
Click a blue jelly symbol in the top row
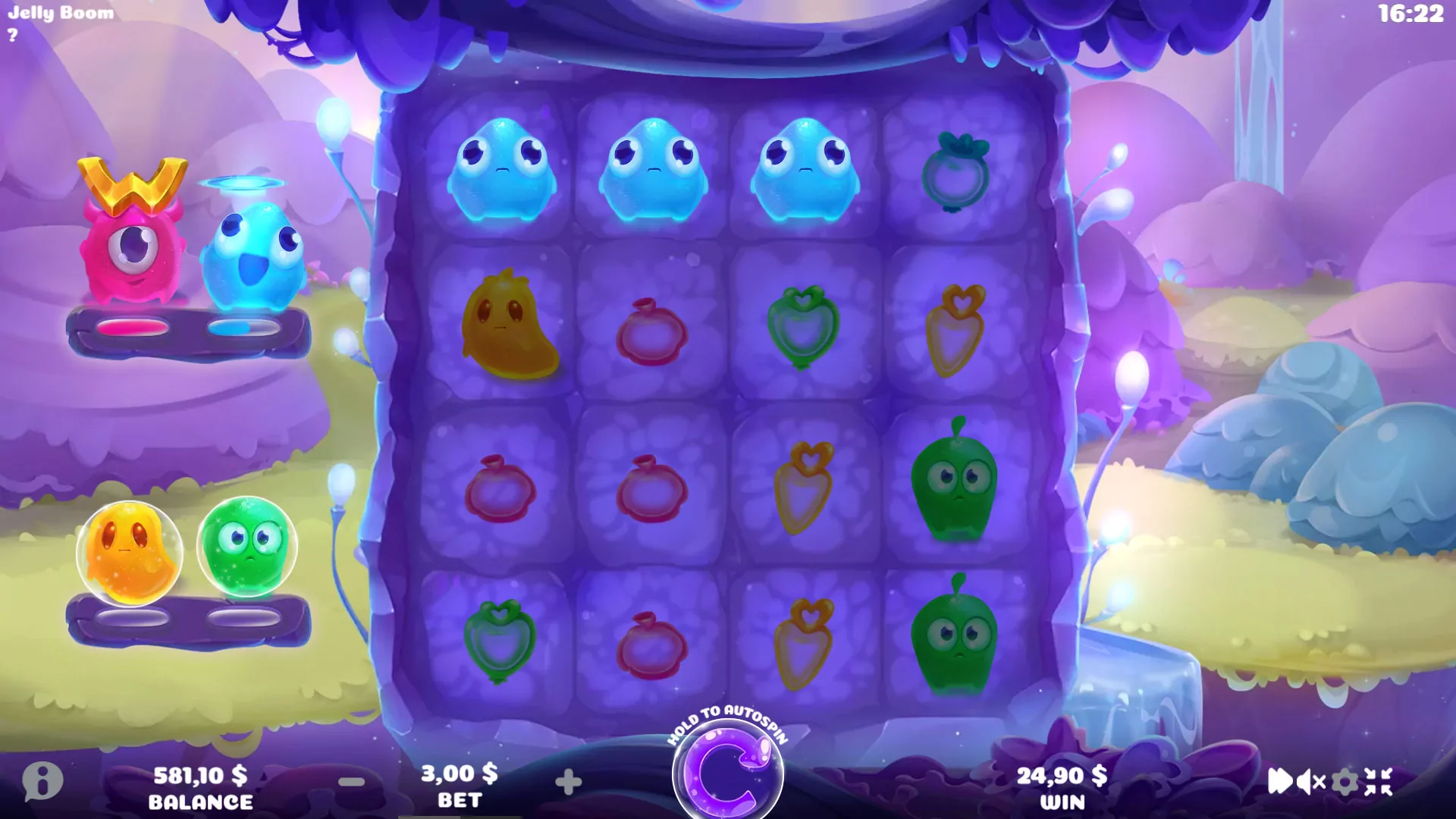click(x=500, y=168)
